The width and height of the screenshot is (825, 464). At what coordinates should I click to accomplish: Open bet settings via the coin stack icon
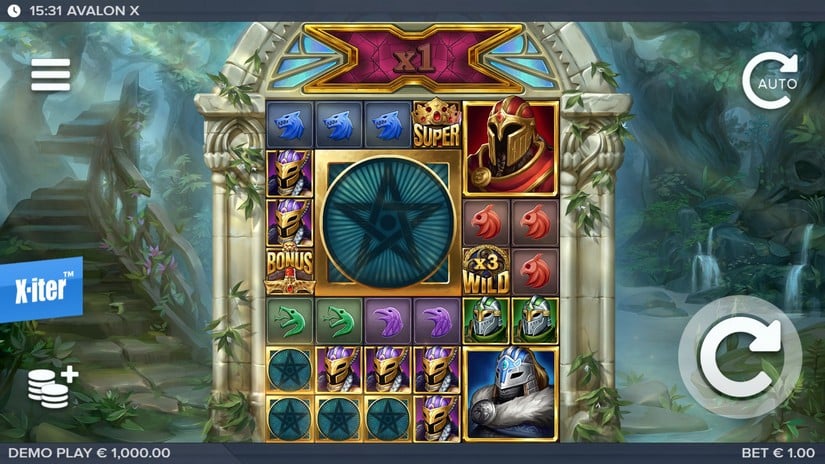point(52,386)
